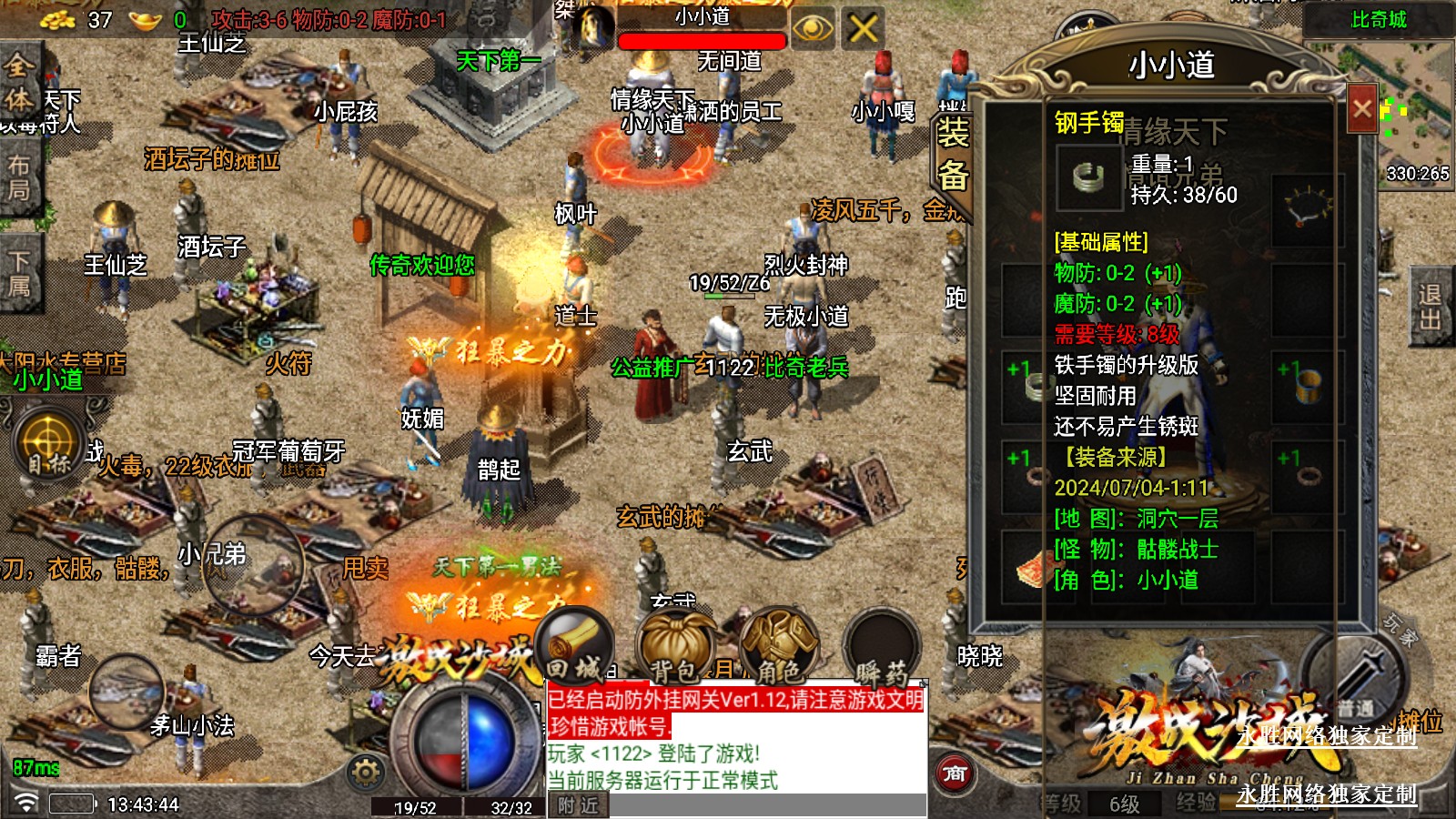Select the 装备 equipment tab
Screen dimensions: 1456x819
[x=953, y=155]
